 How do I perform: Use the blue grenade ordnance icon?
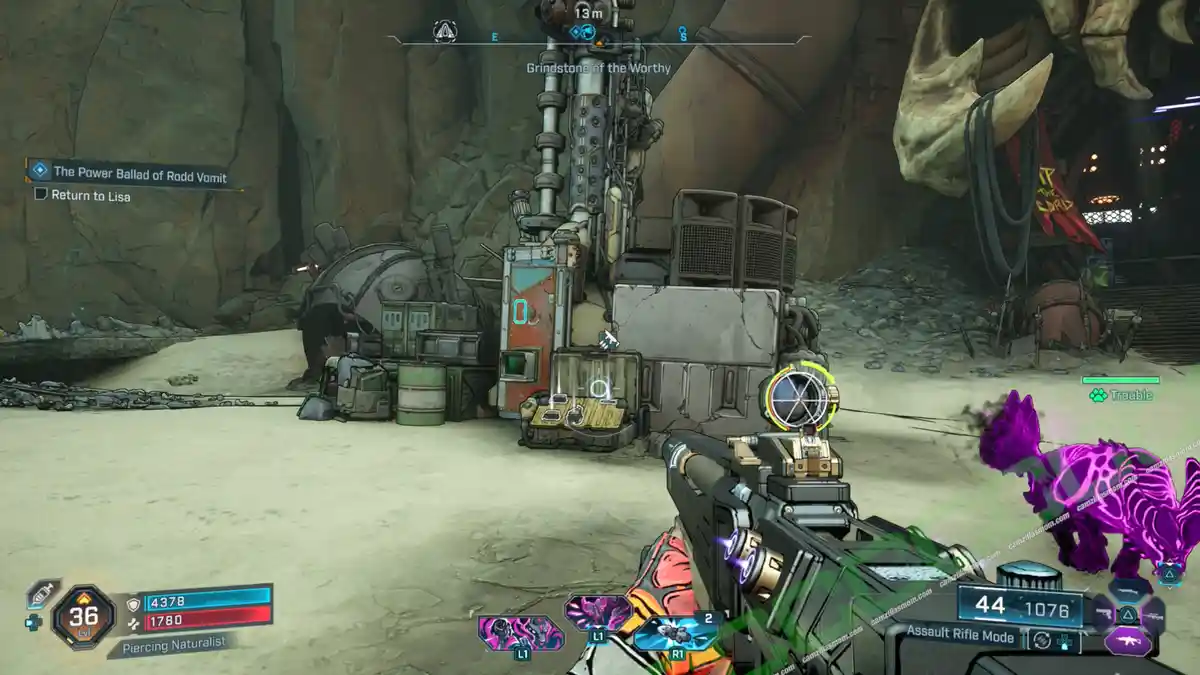[676, 632]
